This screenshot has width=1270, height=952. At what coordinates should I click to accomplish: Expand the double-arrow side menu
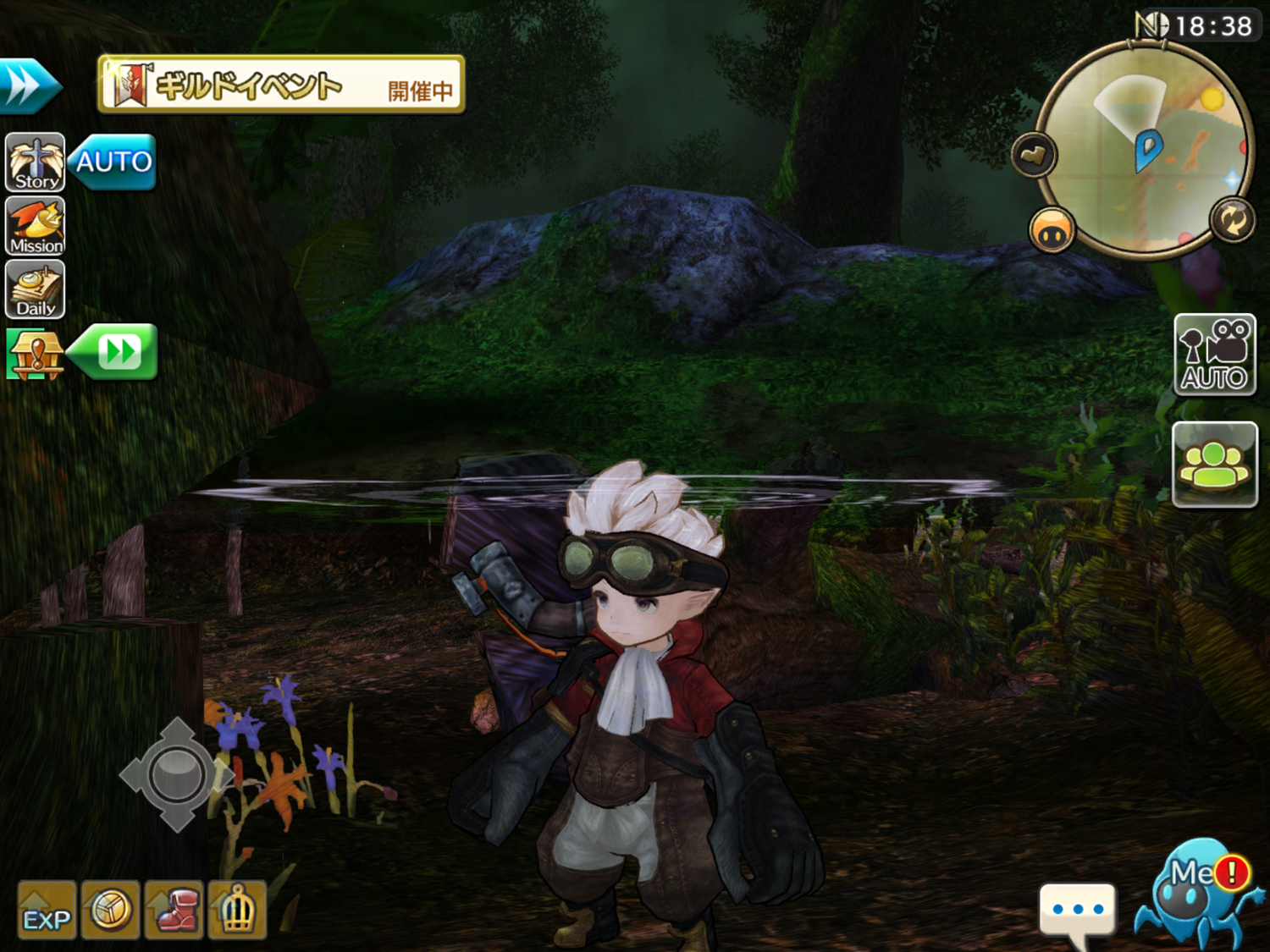coord(28,85)
